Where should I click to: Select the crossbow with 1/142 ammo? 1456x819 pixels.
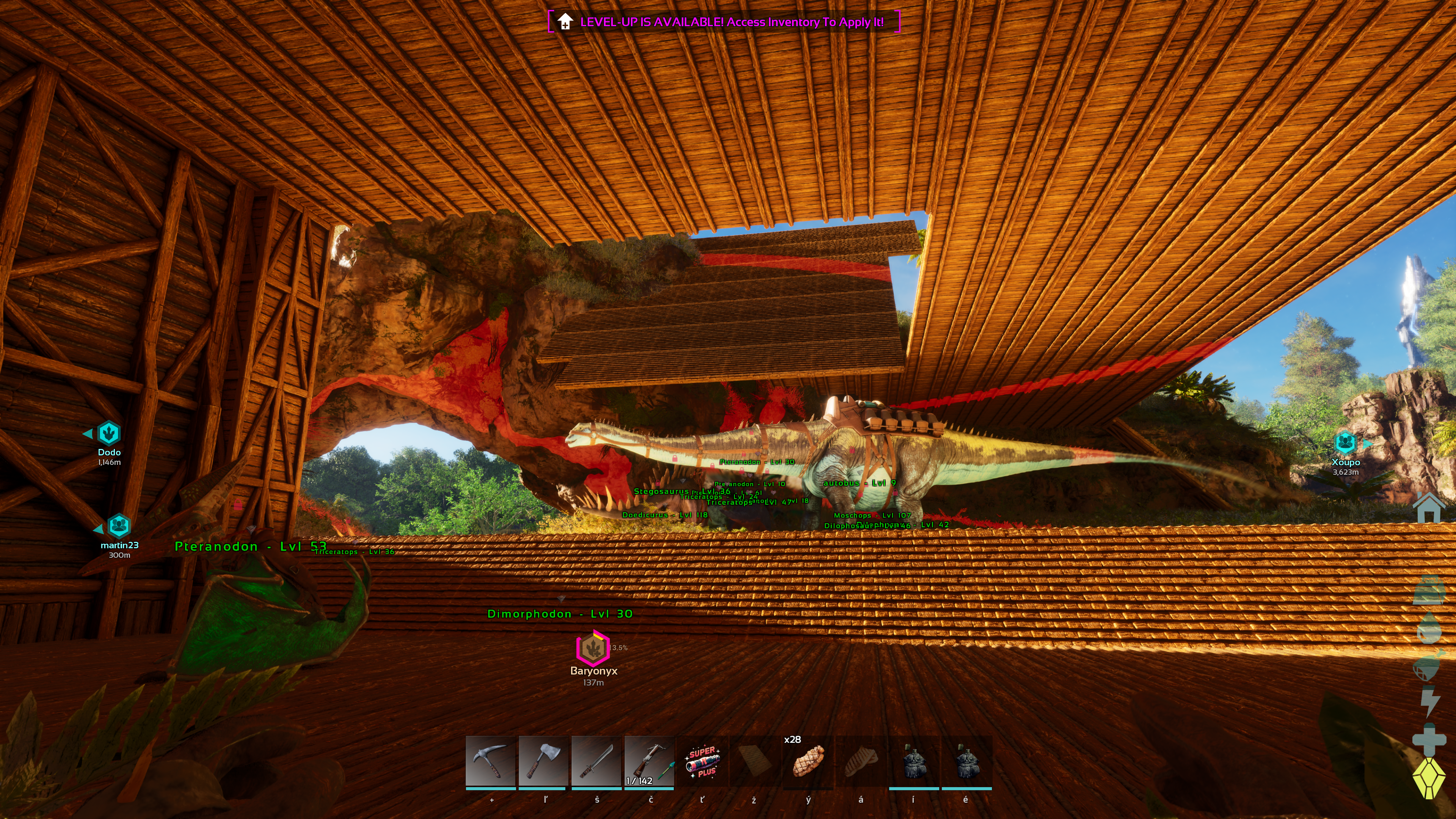649,761
